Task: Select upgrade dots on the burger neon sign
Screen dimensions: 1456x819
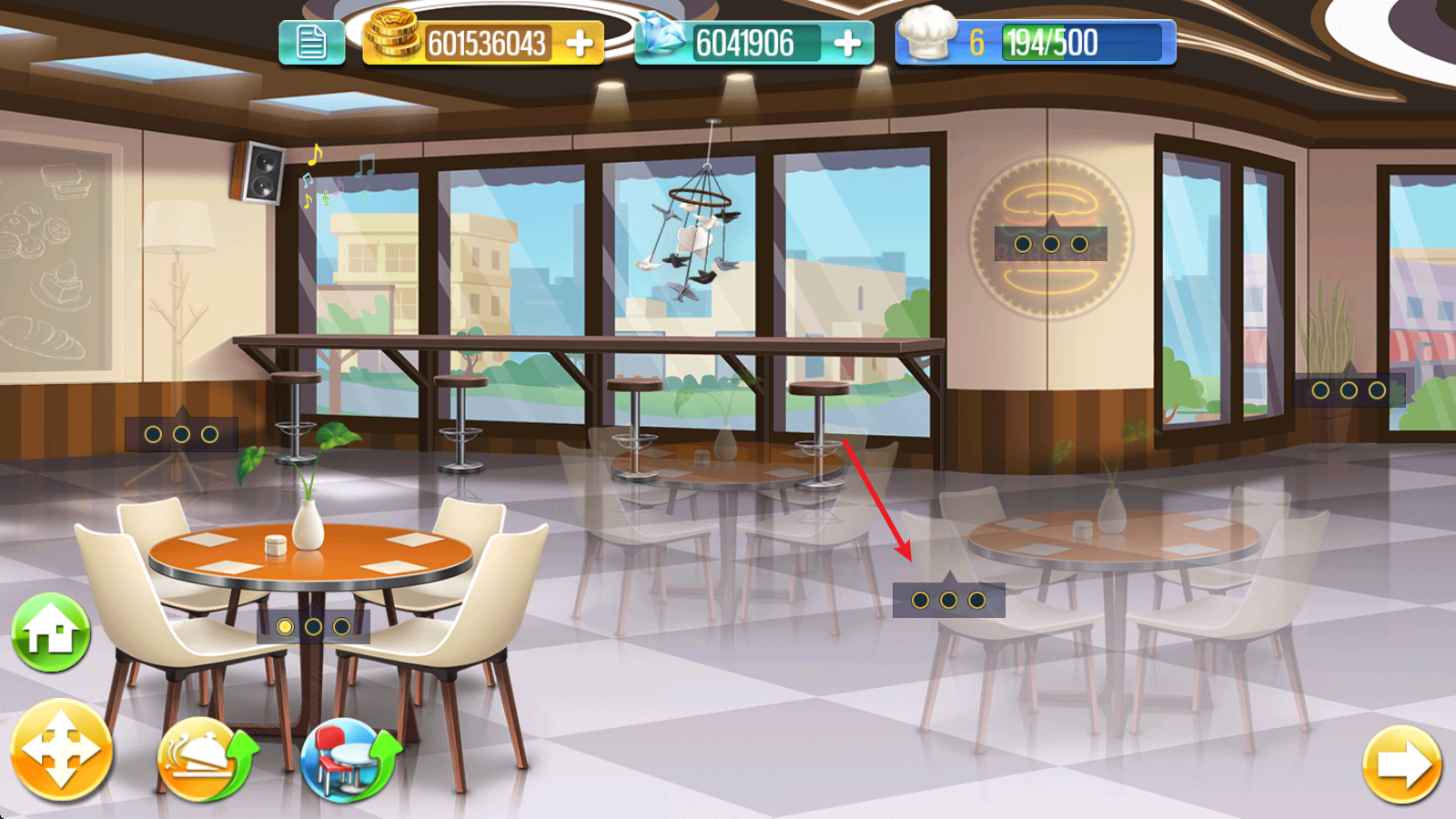Action: point(1051,244)
